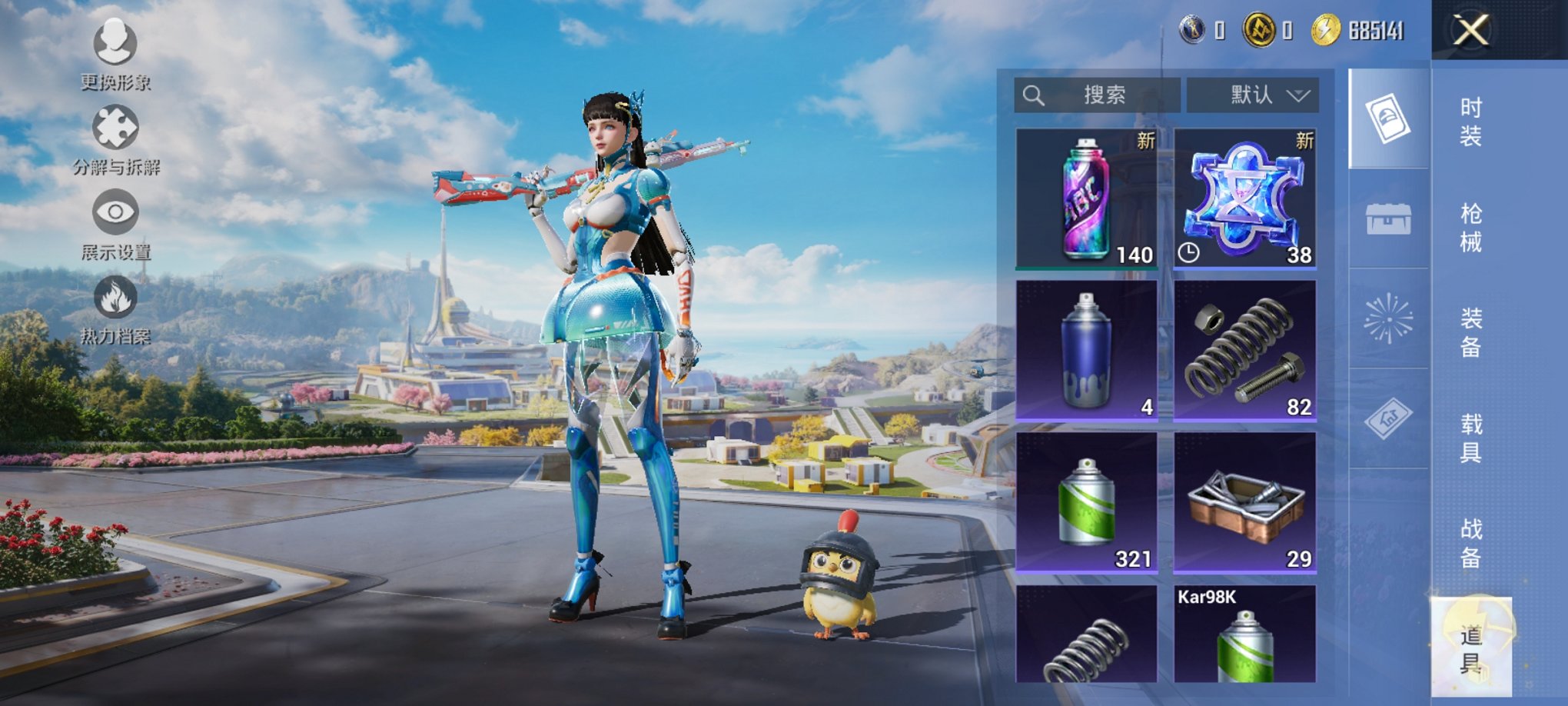
Task: Switch to the 载具 vehicles category
Action: point(1470,438)
